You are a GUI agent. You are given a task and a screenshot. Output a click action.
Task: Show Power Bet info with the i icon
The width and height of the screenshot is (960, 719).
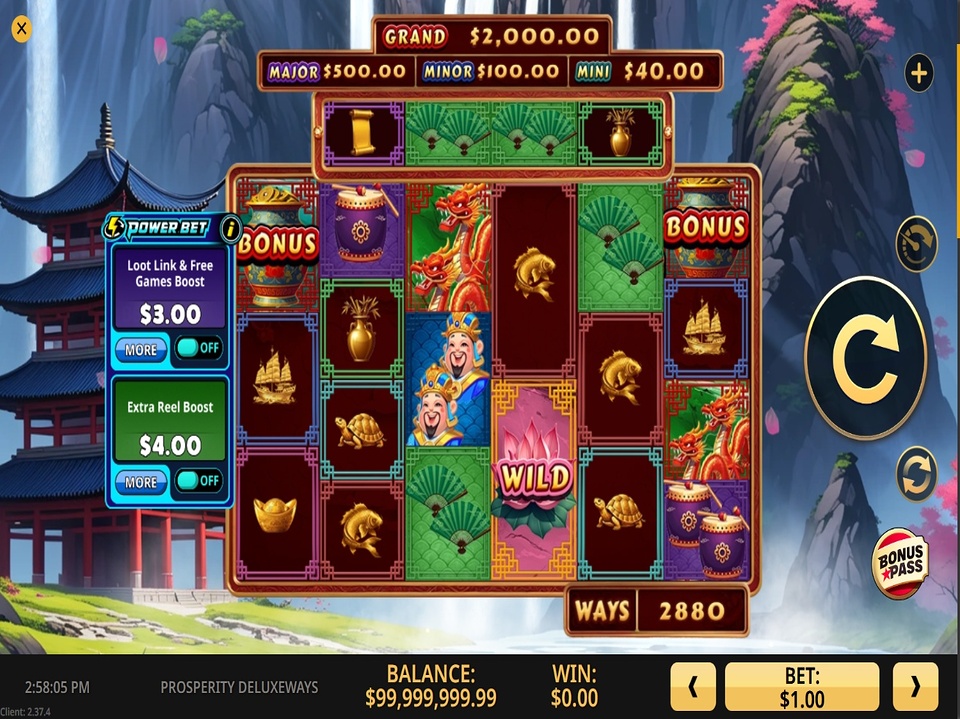231,228
